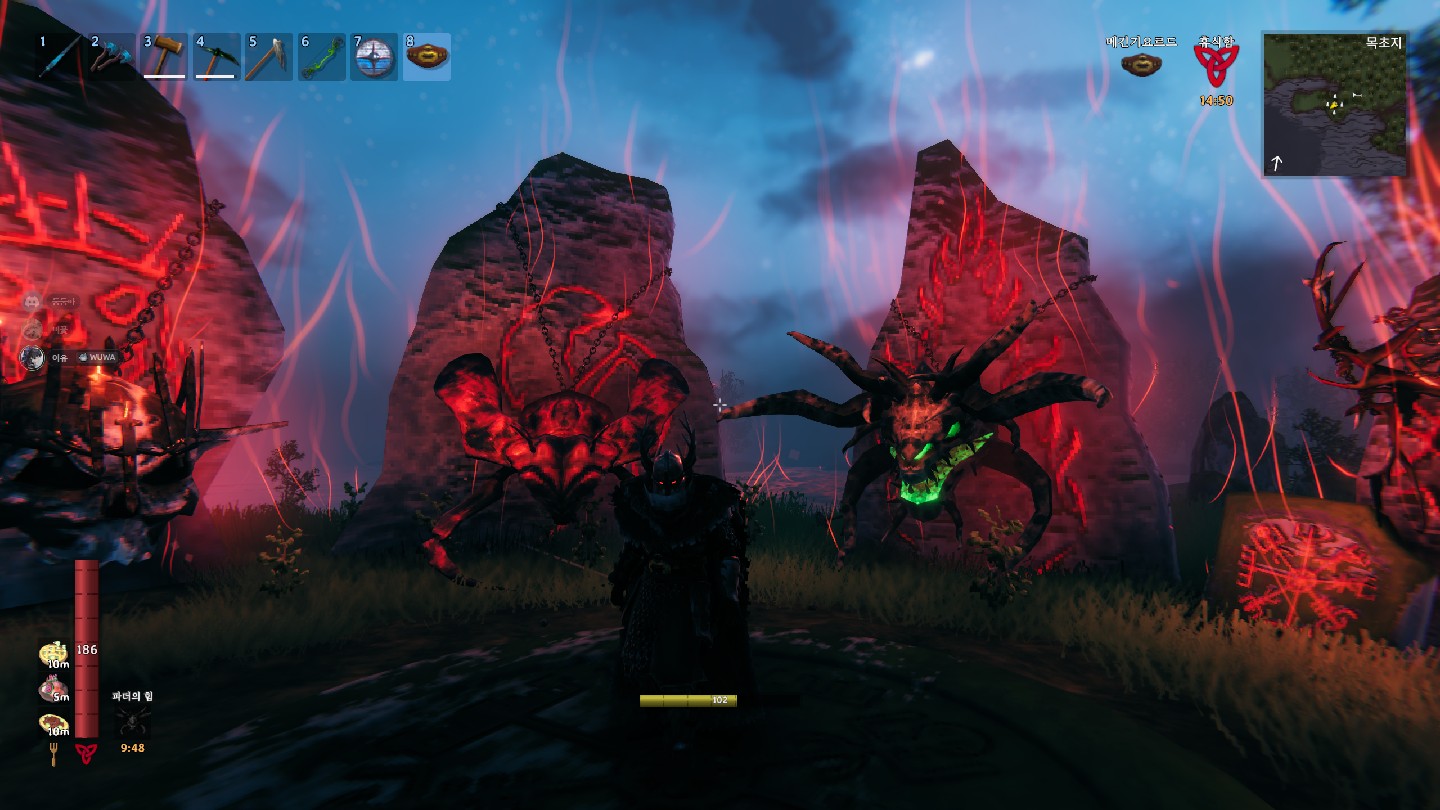Click the top yellow food icon
The image size is (1440, 810).
[53, 655]
